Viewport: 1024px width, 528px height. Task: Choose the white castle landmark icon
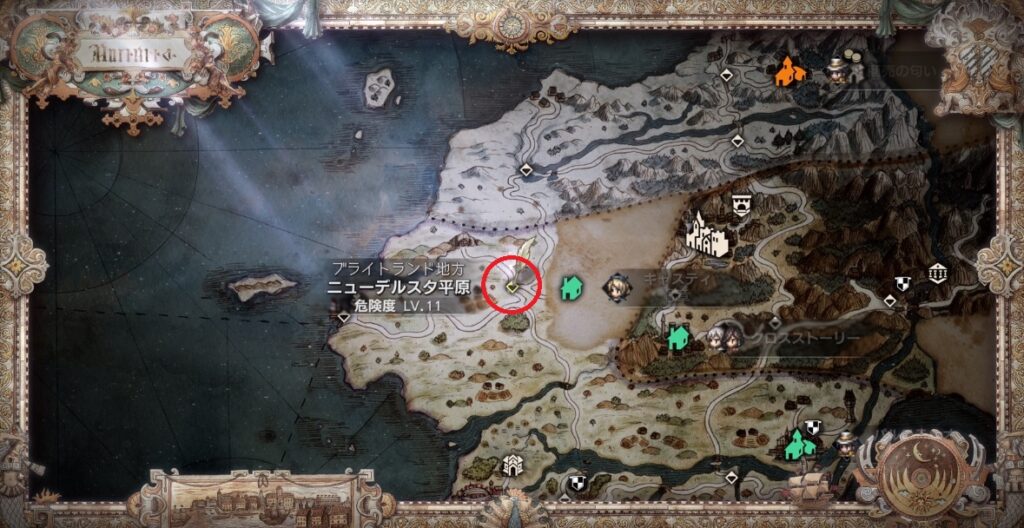tap(710, 233)
